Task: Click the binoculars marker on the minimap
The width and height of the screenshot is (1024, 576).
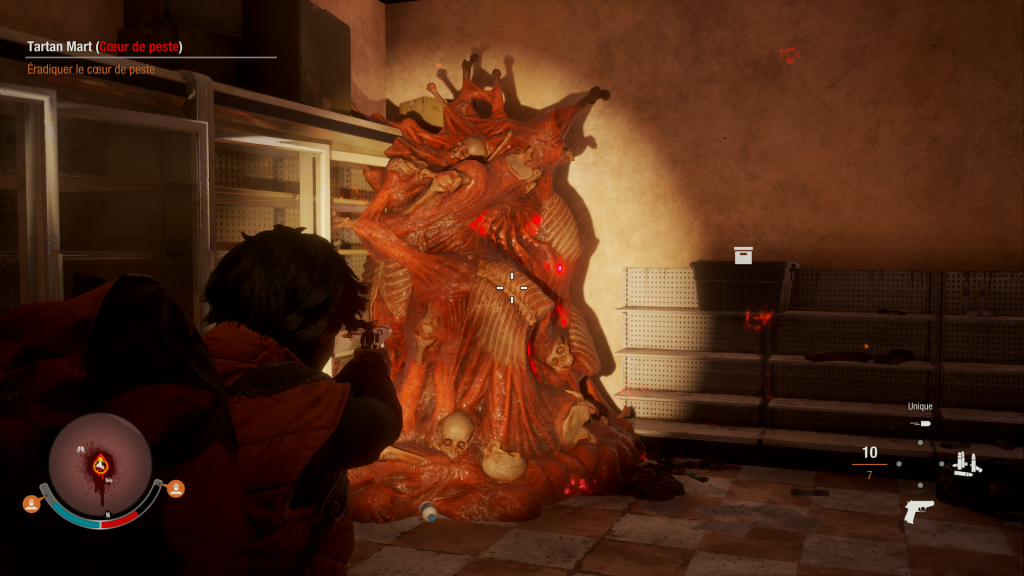Action: tap(80, 449)
